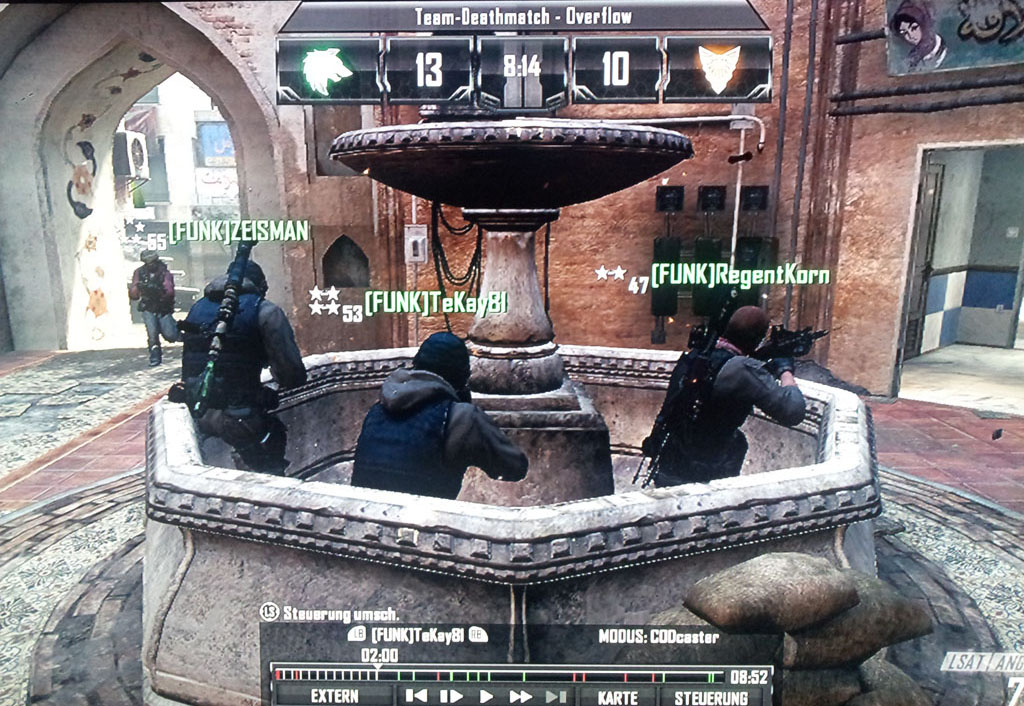The image size is (1024, 706).
Task: Skip back to the replay start
Action: click(416, 697)
